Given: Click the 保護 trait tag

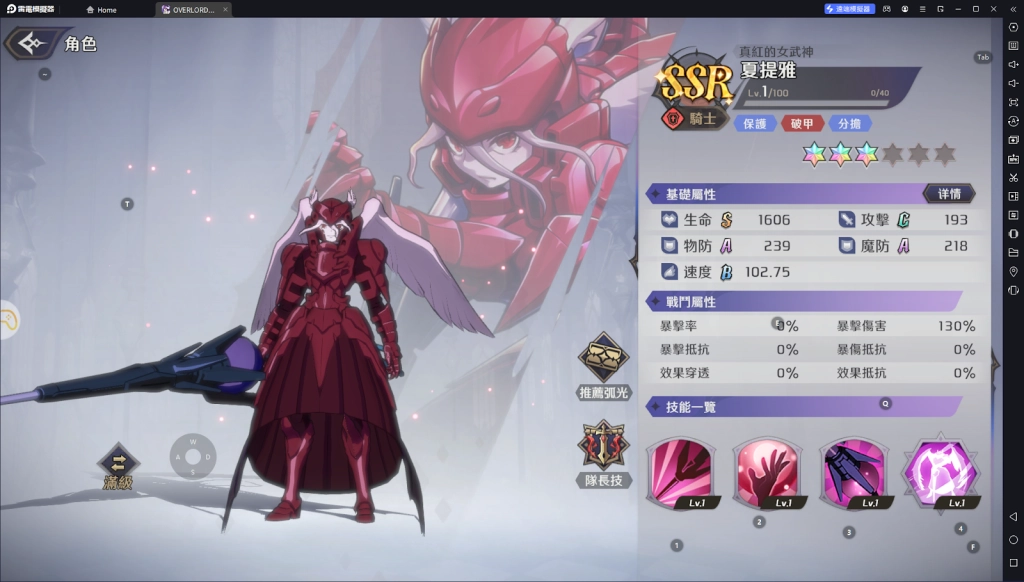Looking at the screenshot, I should pyautogui.click(x=755, y=123).
